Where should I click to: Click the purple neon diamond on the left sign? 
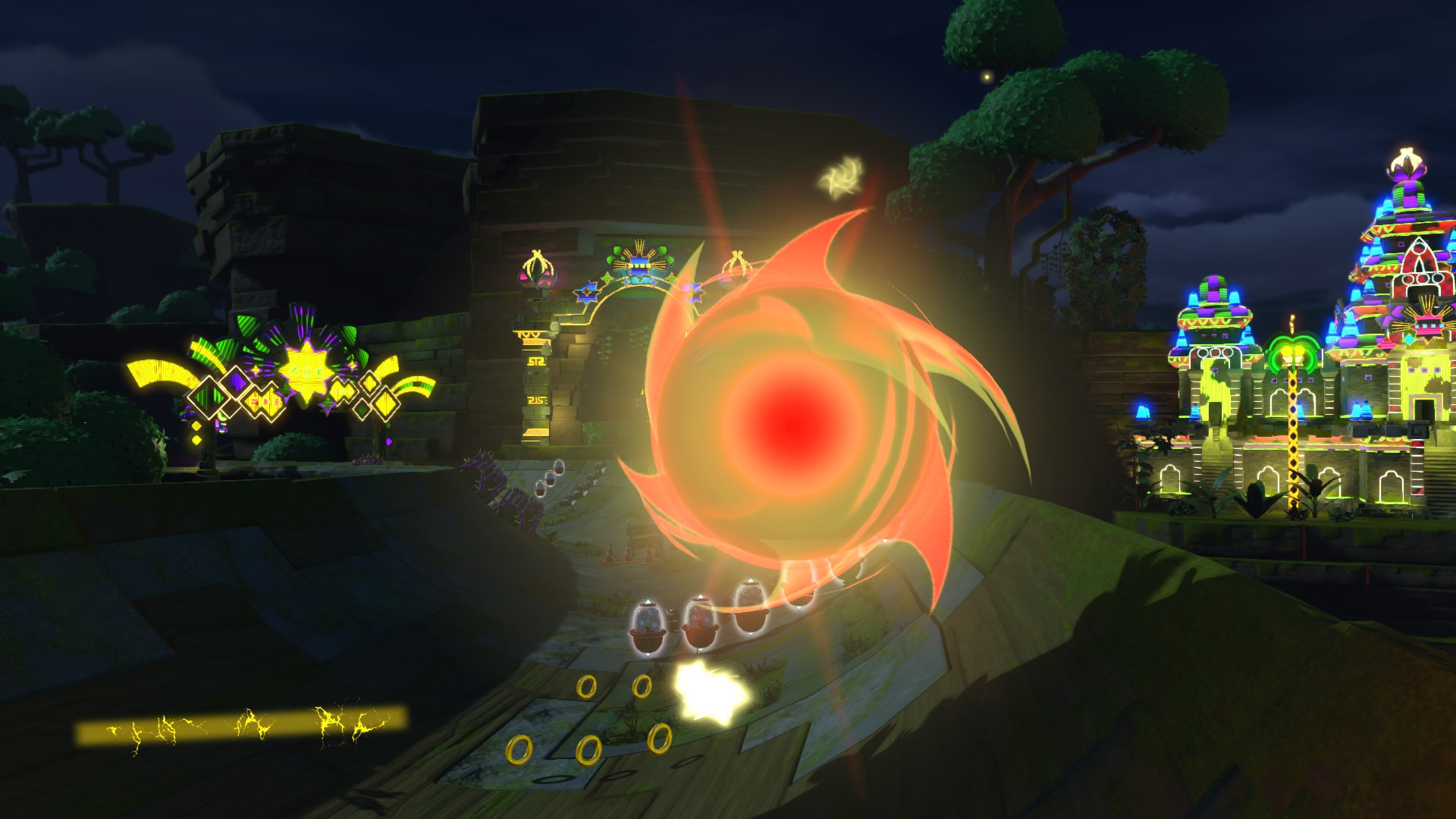click(236, 382)
